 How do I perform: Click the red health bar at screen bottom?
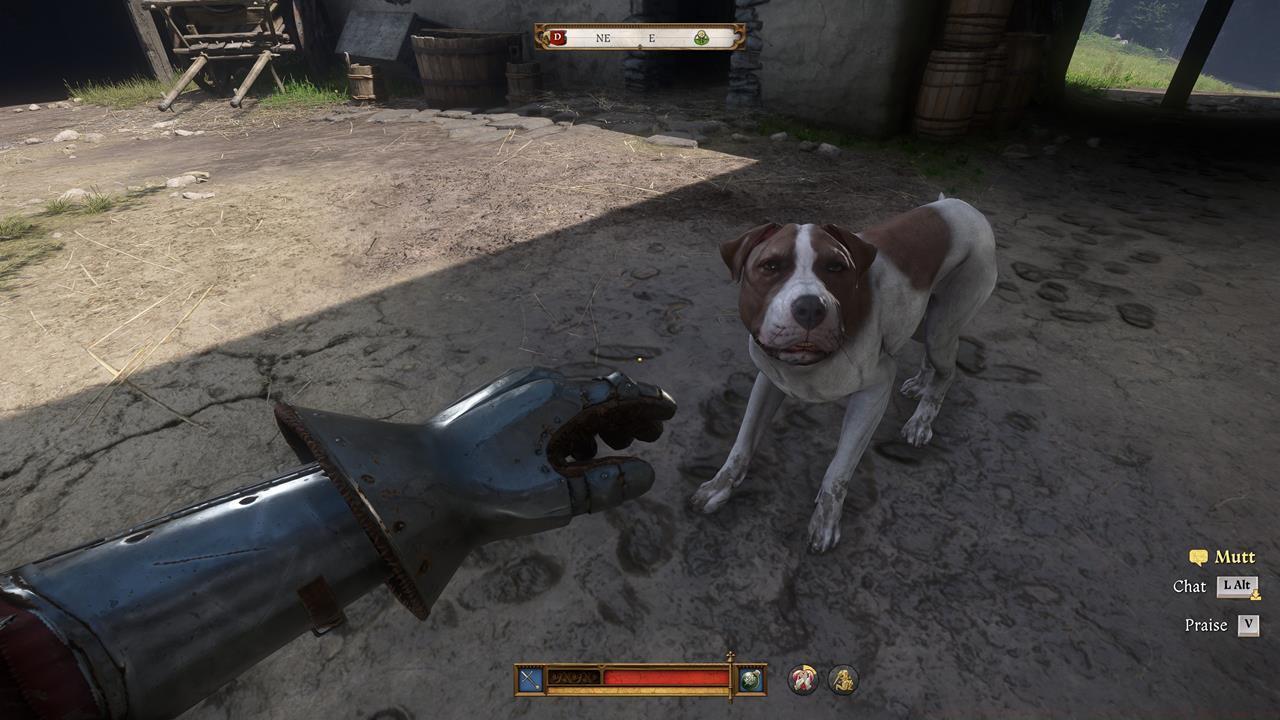point(660,677)
